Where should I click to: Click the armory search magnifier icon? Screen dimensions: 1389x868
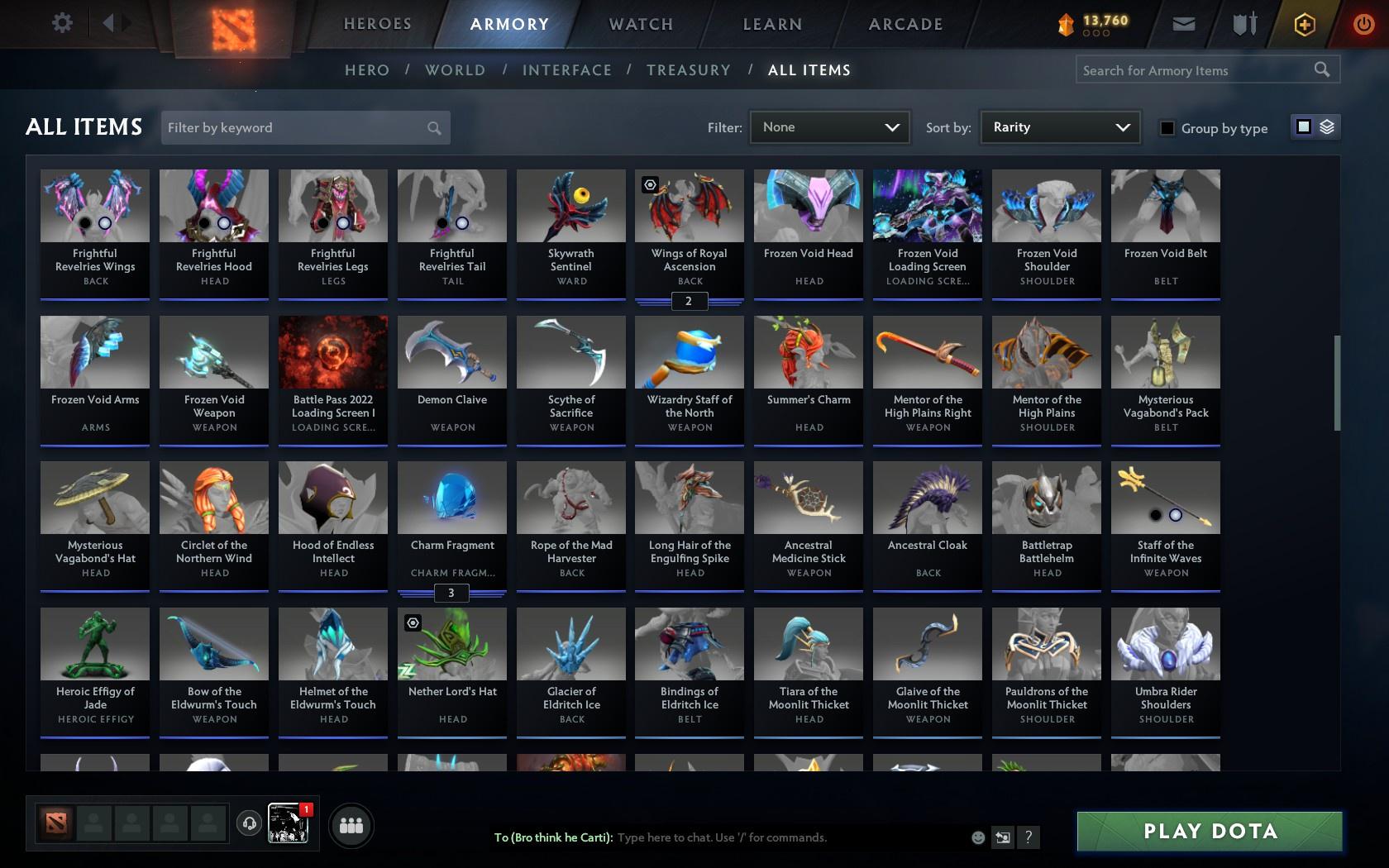1321,69
